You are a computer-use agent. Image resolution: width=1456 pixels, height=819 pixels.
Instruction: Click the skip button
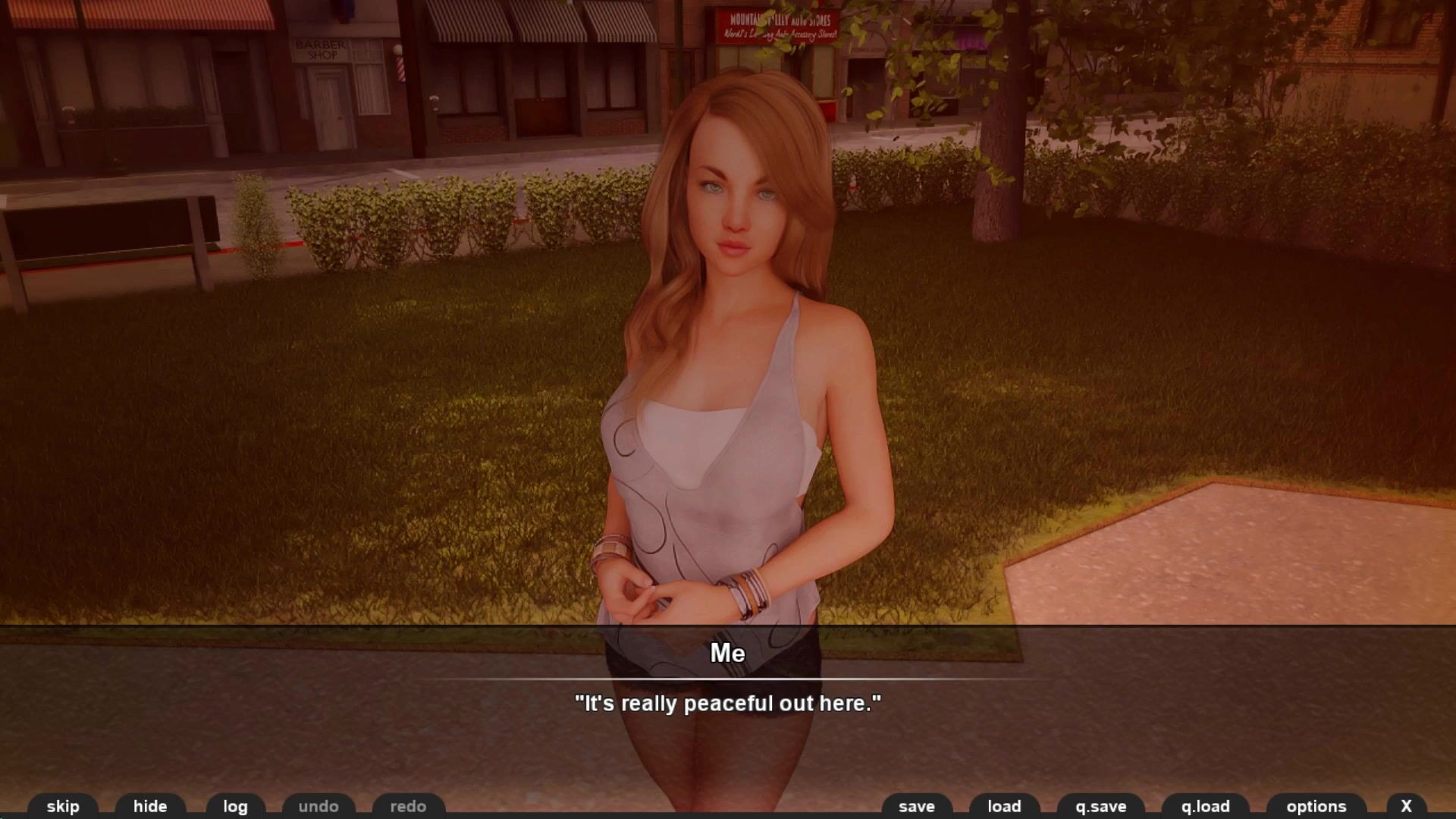tap(63, 806)
